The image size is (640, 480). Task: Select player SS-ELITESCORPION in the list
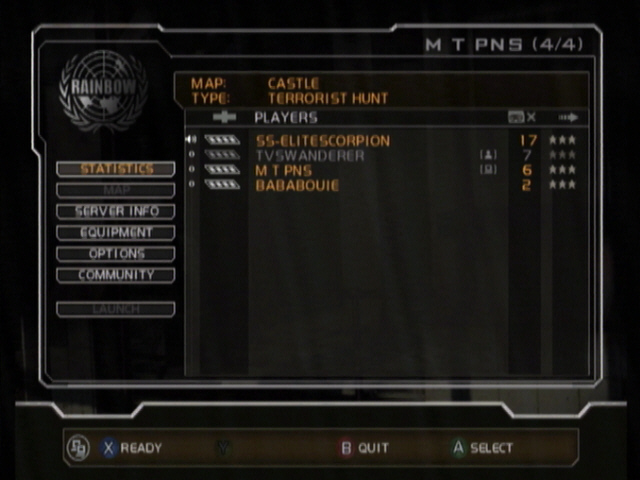pos(322,141)
